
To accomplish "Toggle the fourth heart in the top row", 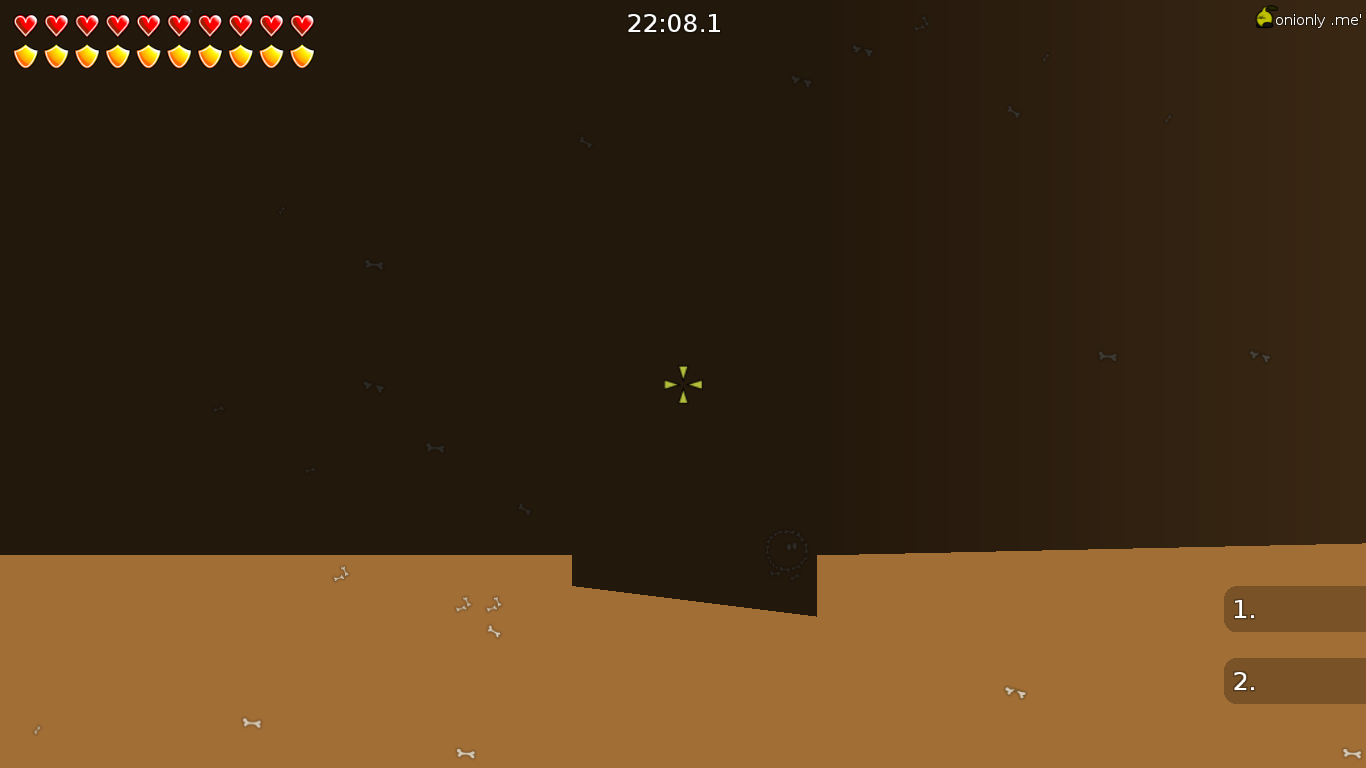I will point(116,27).
